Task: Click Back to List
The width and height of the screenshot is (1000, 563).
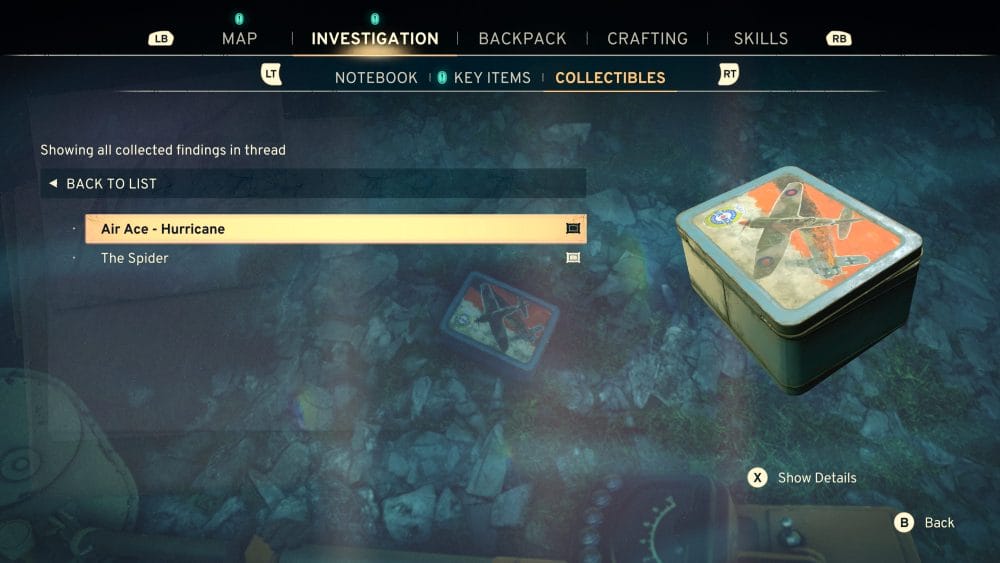Action: [110, 184]
